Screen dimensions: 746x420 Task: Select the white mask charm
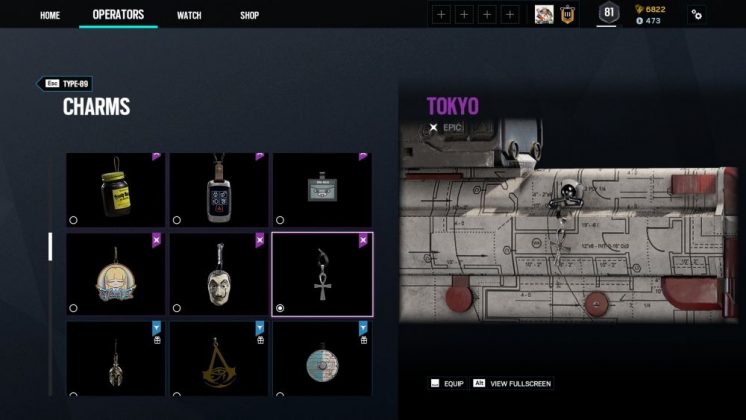click(x=219, y=274)
